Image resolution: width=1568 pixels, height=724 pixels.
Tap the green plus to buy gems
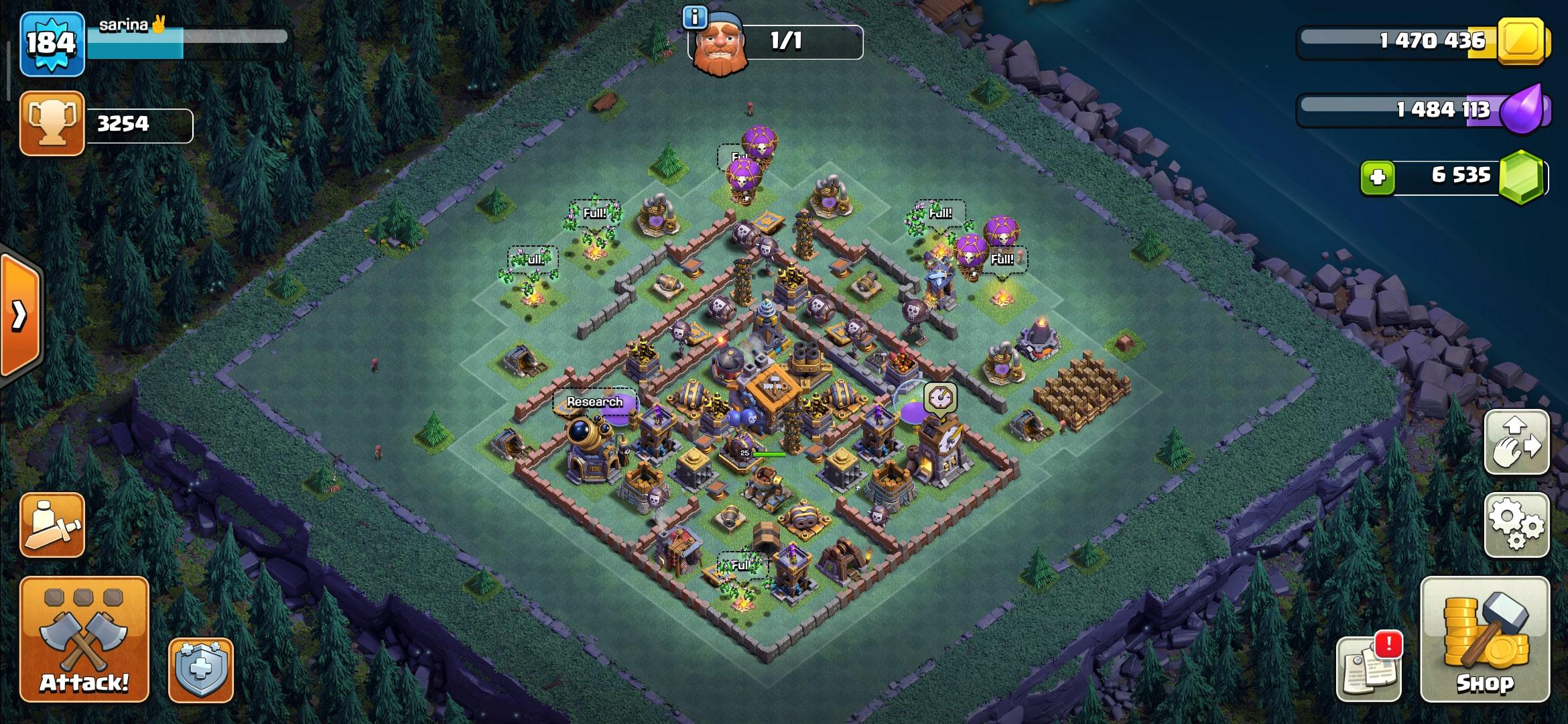pos(1378,178)
